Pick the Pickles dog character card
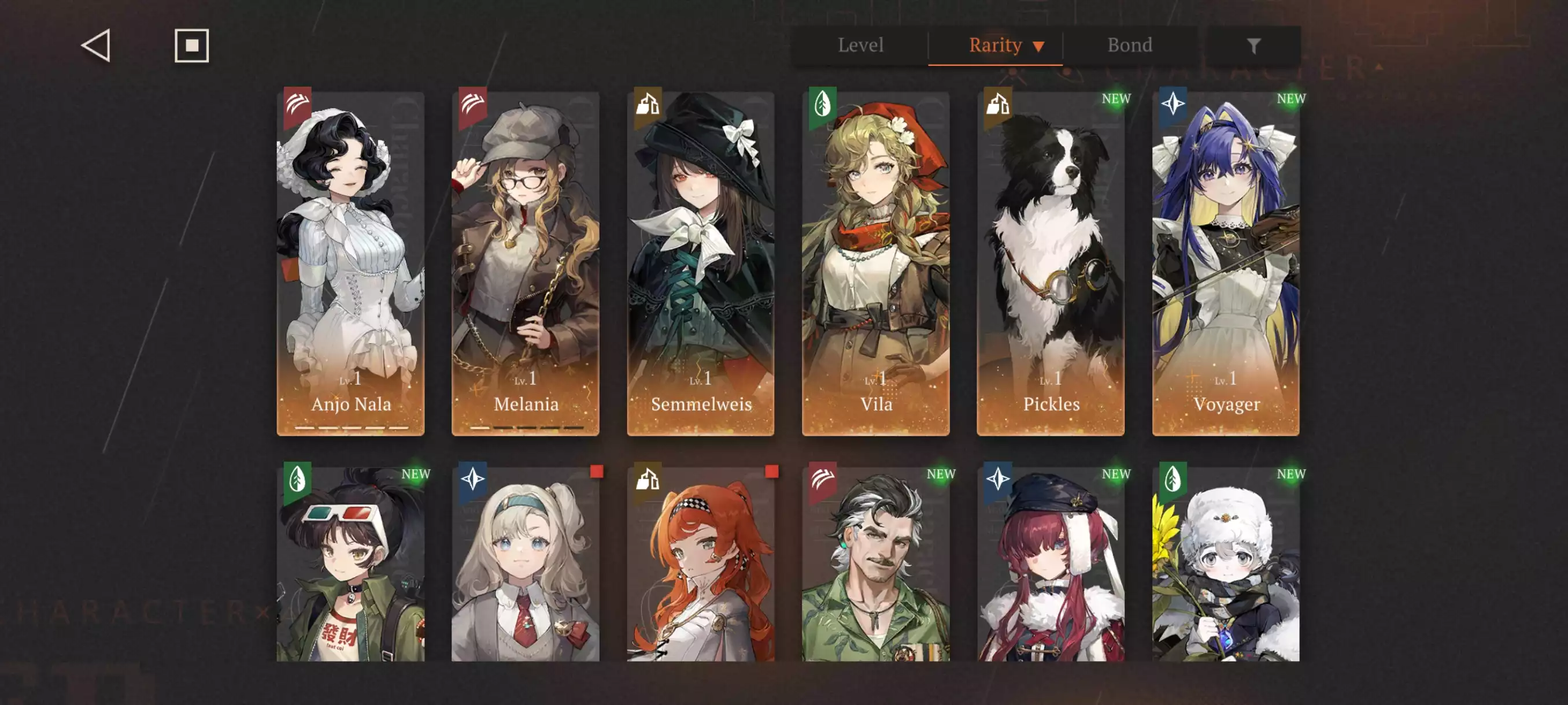This screenshot has width=1568, height=705. pyautogui.click(x=1051, y=263)
